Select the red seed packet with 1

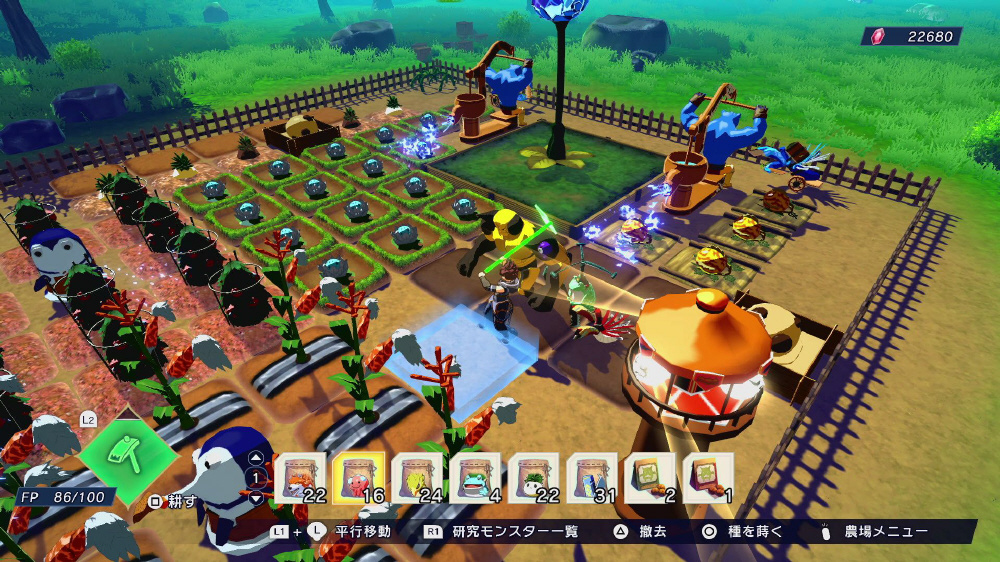click(x=708, y=478)
